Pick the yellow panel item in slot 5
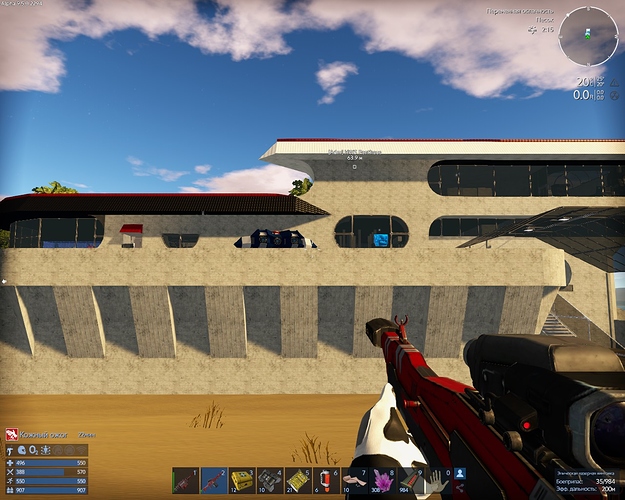Image resolution: width=625 pixels, height=500 pixels. tap(298, 481)
